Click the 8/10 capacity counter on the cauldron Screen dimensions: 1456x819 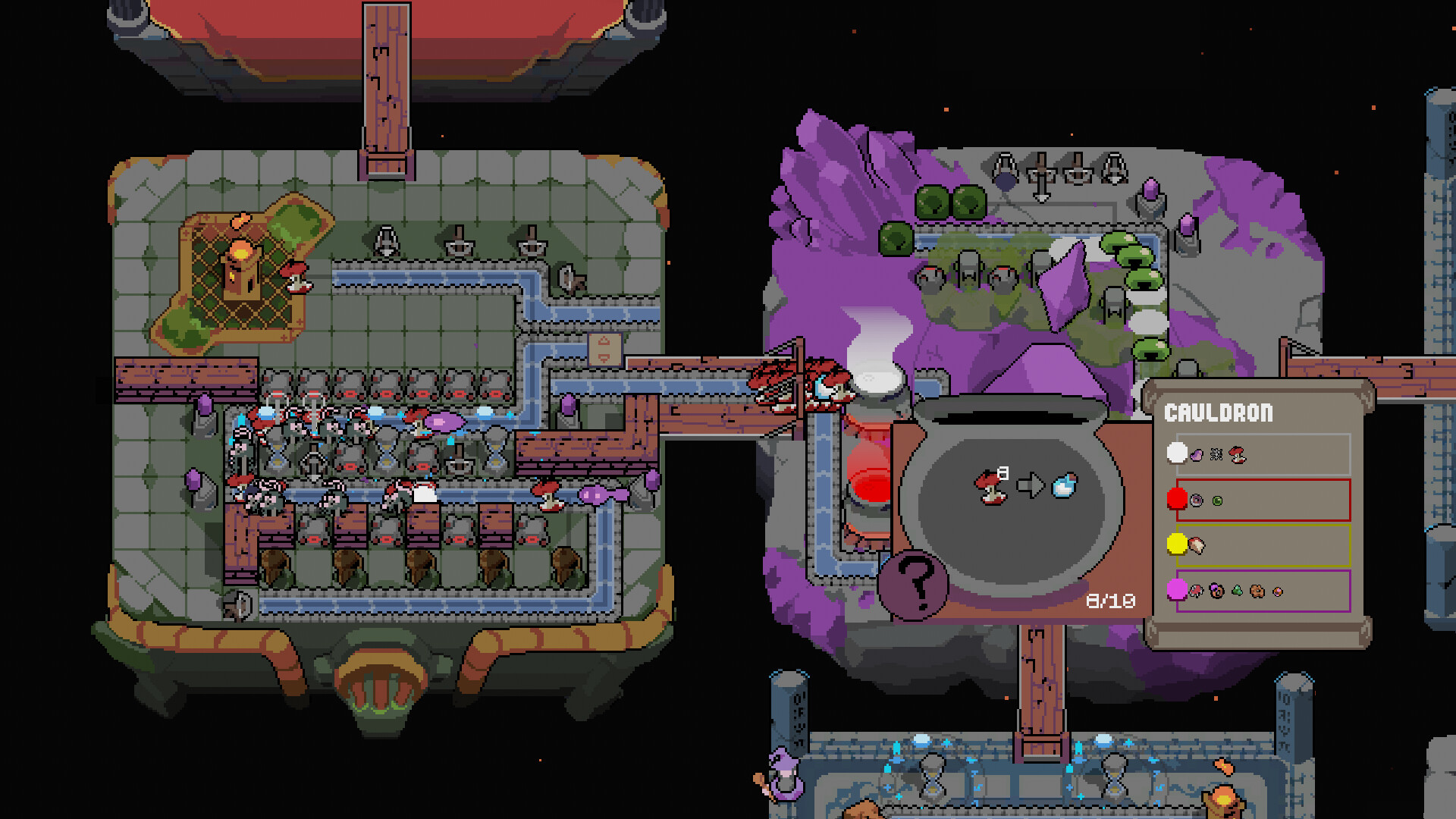pos(1110,600)
